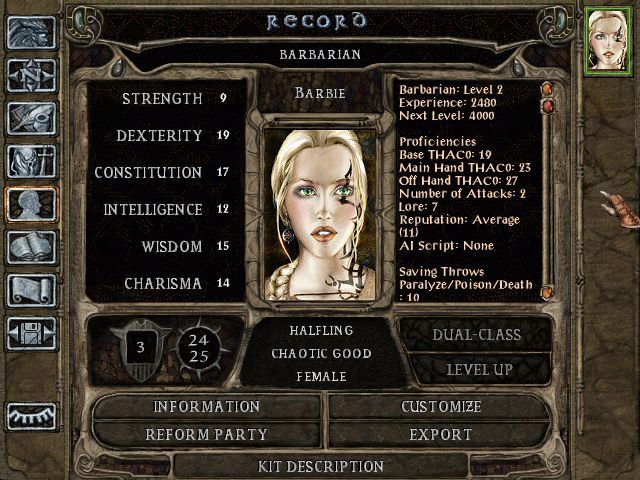Return to game with the dragon icon
The width and height of the screenshot is (640, 480).
(31, 33)
